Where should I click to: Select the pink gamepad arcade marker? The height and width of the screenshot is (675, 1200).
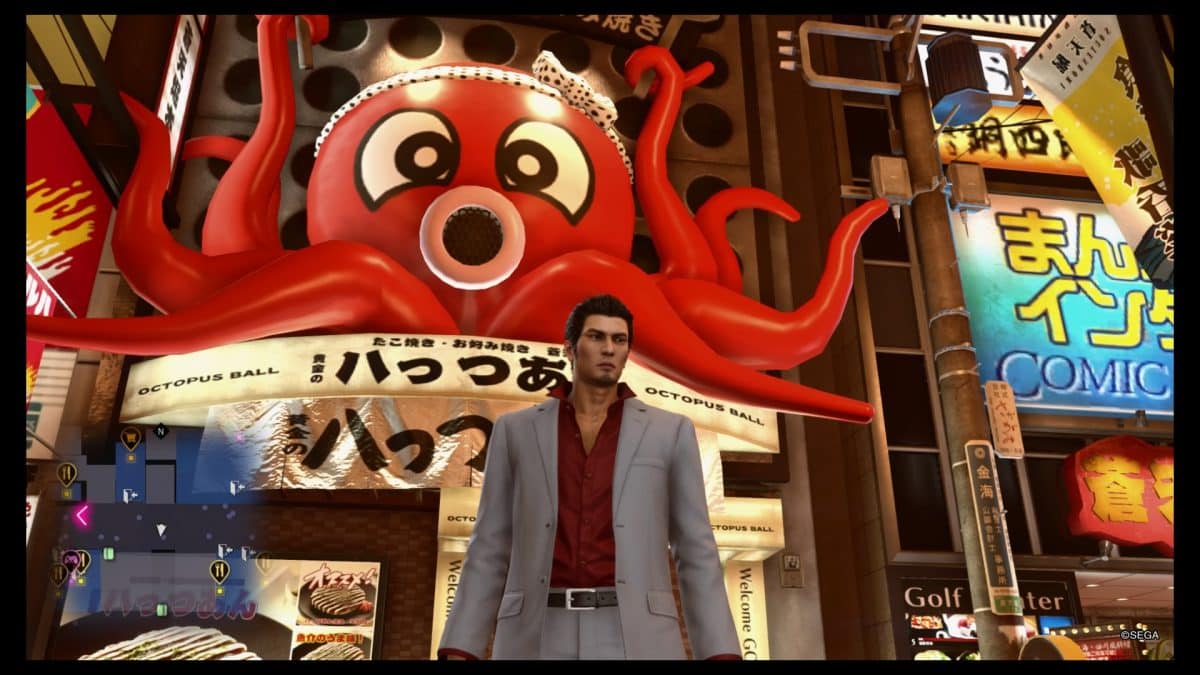point(70,557)
